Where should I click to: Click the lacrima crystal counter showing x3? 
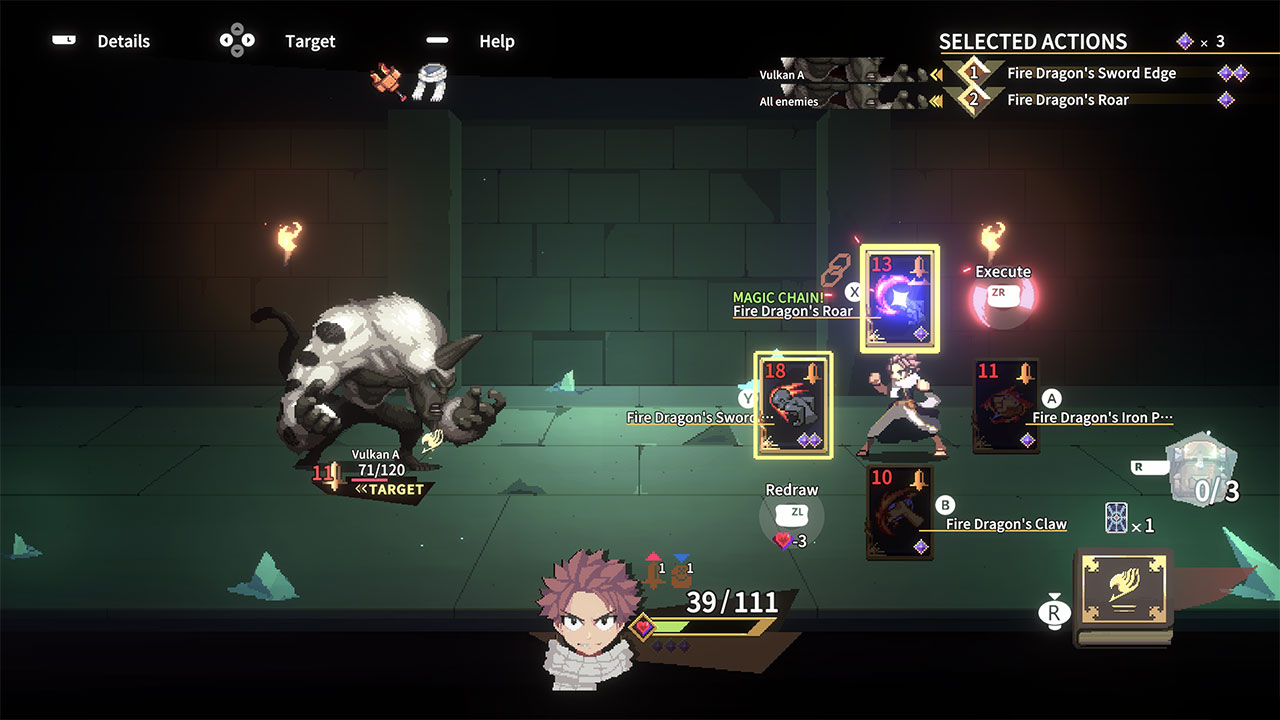click(1200, 41)
